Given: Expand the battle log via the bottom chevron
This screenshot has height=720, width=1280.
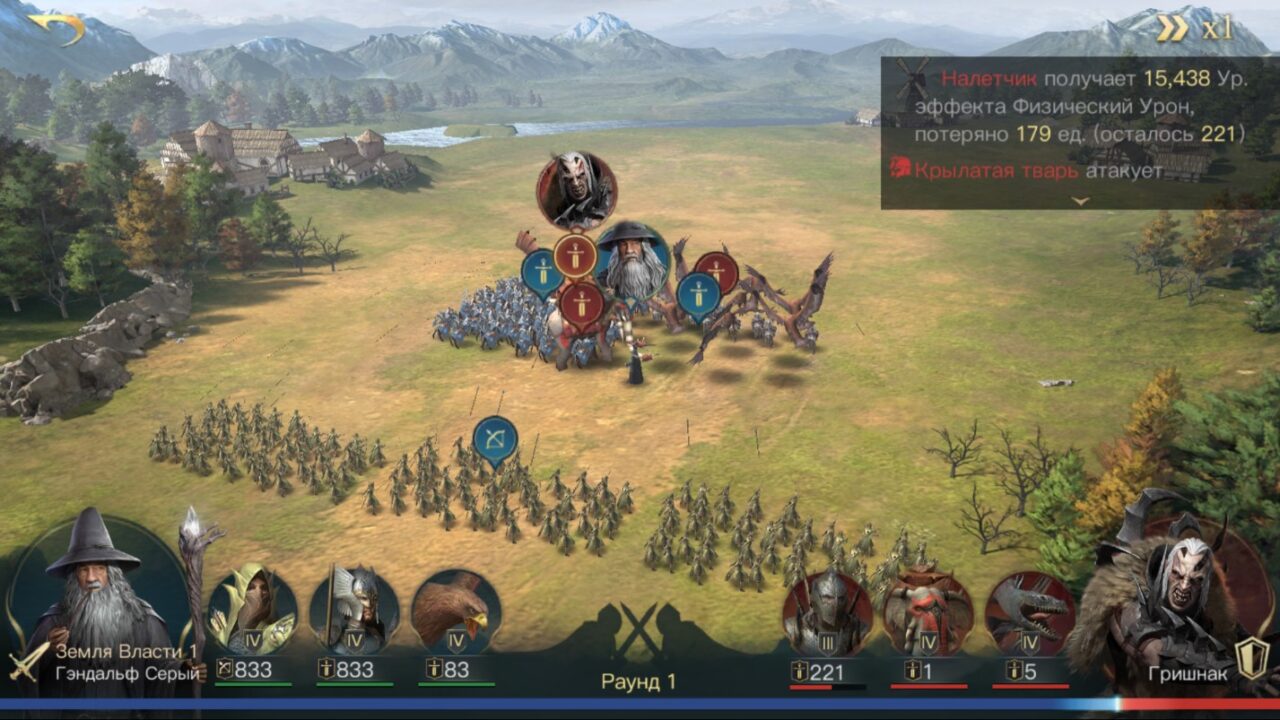Looking at the screenshot, I should point(1078,201).
